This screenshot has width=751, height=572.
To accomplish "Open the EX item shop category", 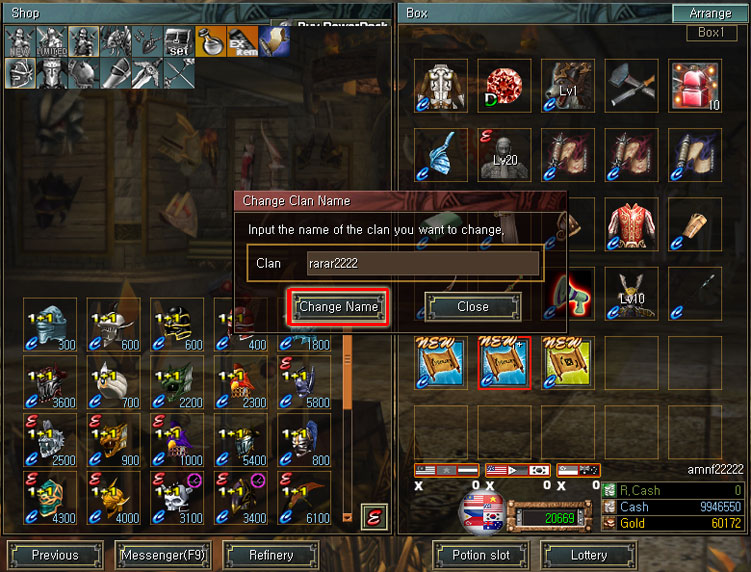I will pyautogui.click(x=241, y=42).
